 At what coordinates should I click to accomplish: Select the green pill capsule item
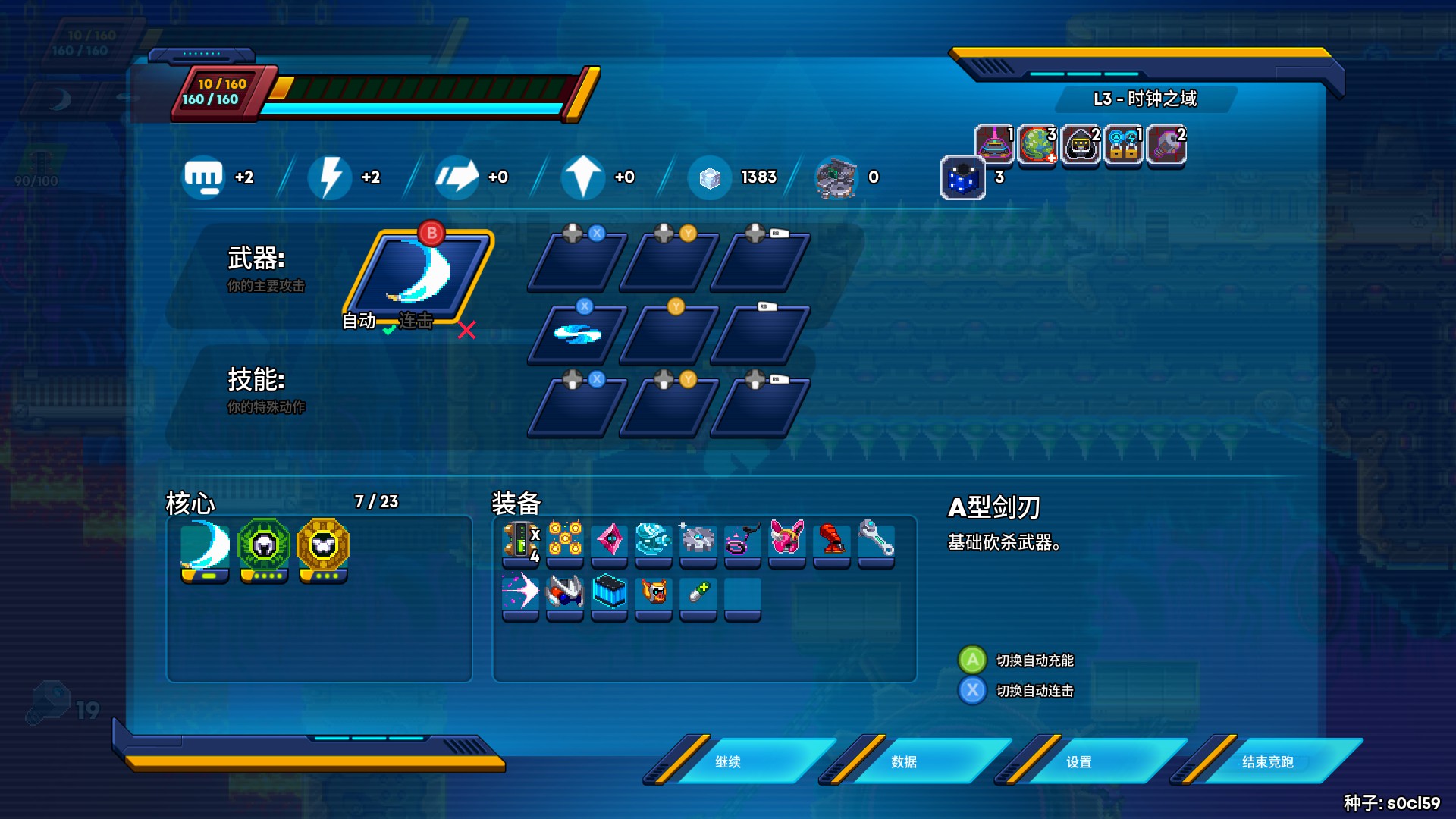[x=698, y=592]
